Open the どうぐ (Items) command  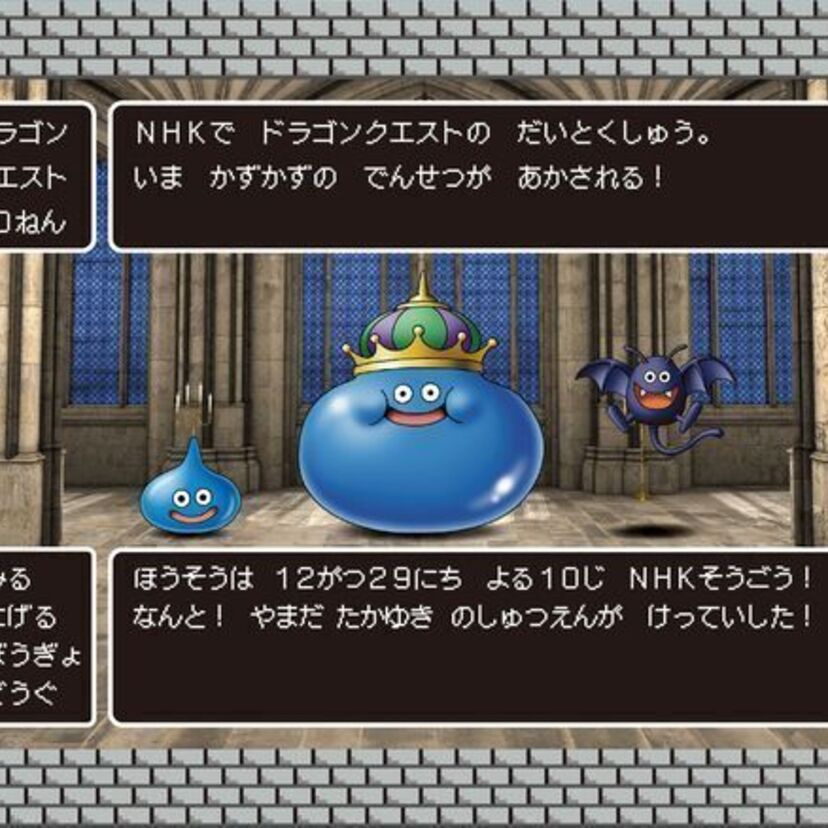(x=30, y=692)
